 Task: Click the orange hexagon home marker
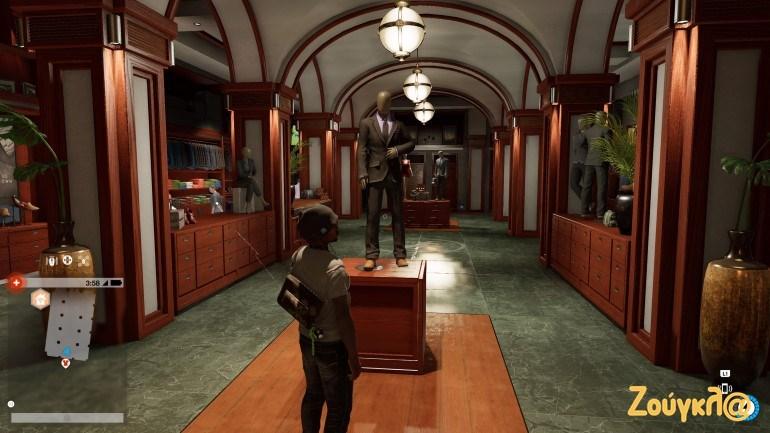pyautogui.click(x=41, y=300)
